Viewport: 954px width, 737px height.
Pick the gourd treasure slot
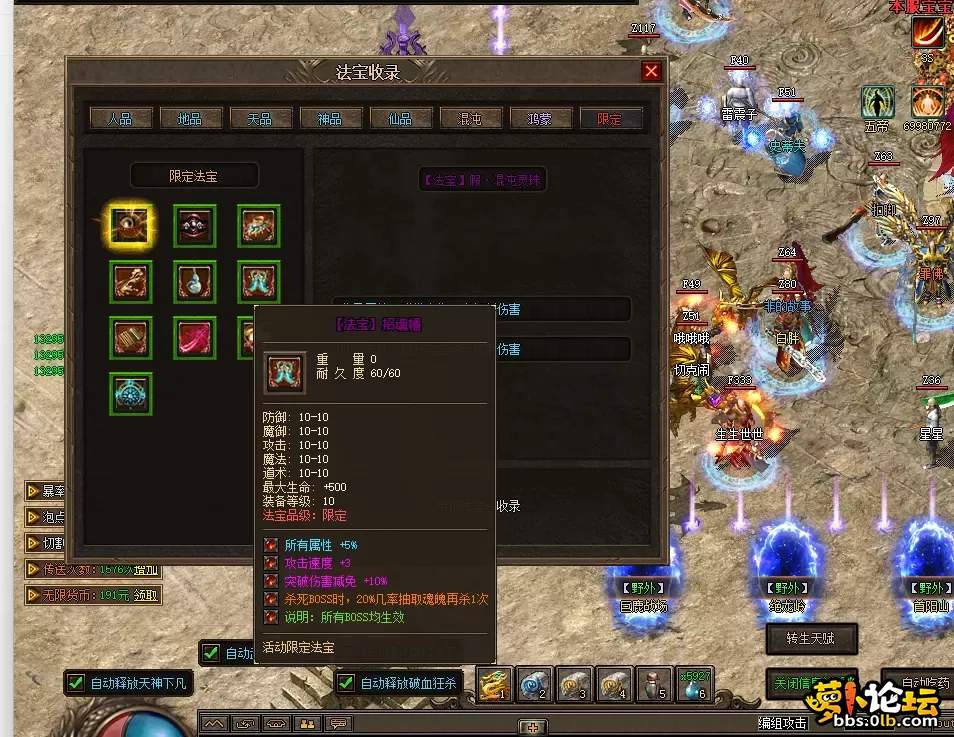(x=194, y=282)
